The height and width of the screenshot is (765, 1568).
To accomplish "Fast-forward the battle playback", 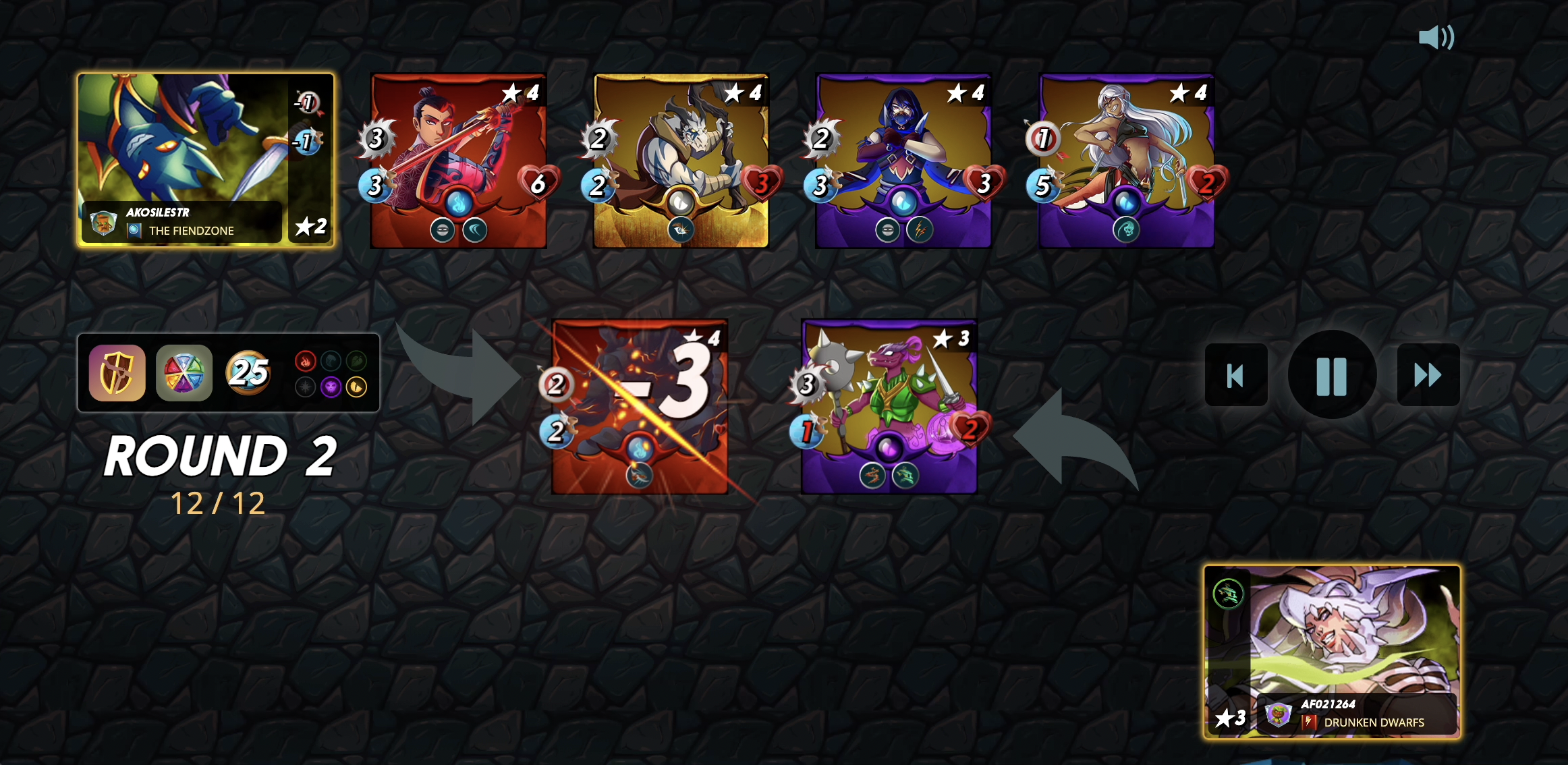I will 1428,375.
